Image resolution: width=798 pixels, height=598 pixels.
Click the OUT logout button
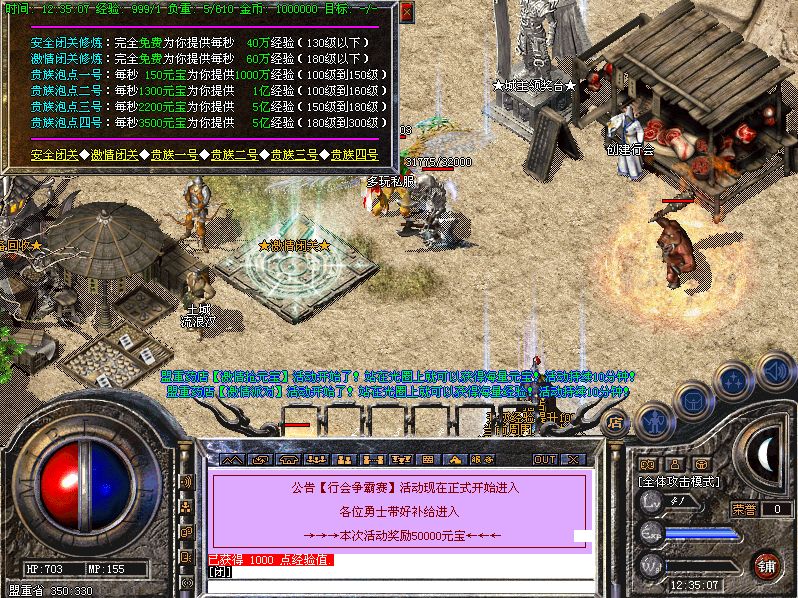click(545, 460)
